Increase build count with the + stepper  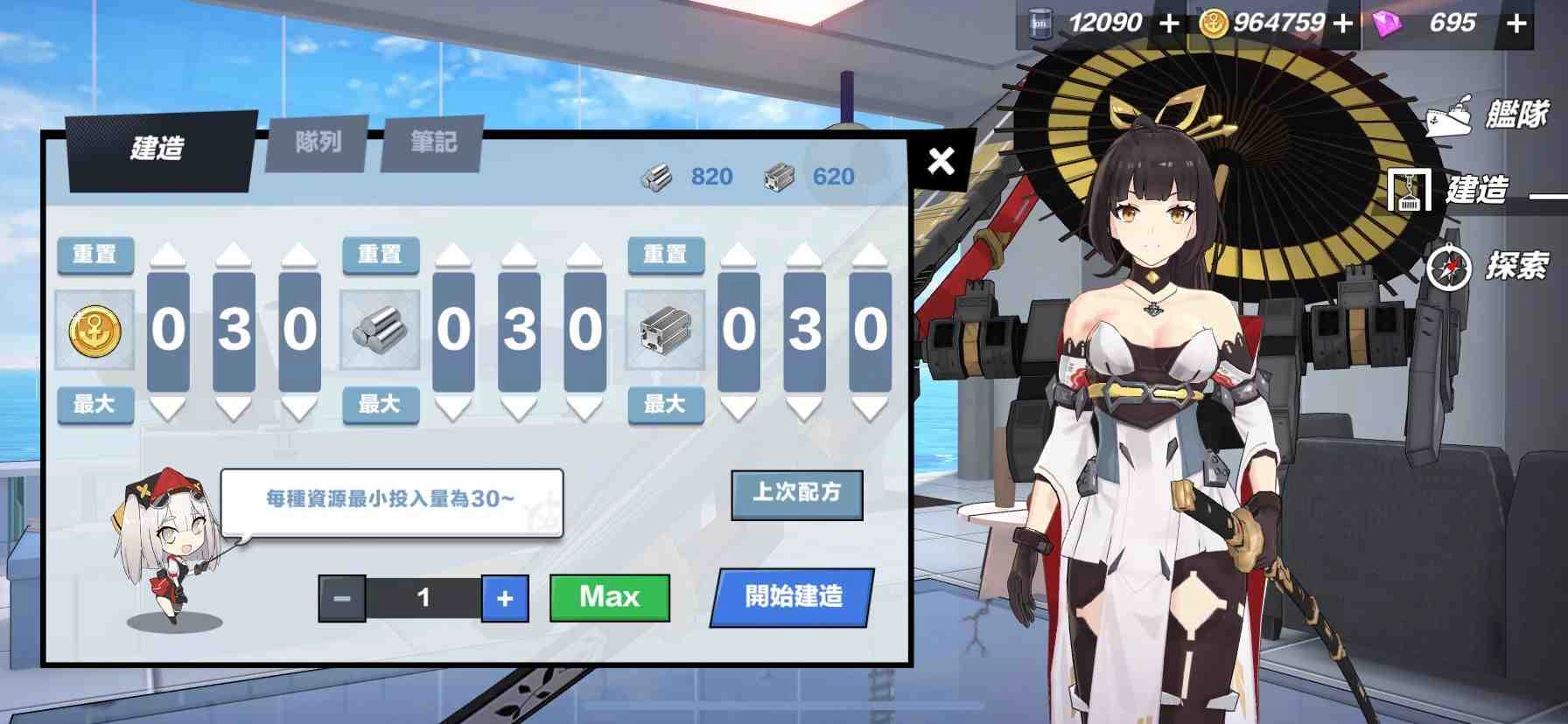505,599
